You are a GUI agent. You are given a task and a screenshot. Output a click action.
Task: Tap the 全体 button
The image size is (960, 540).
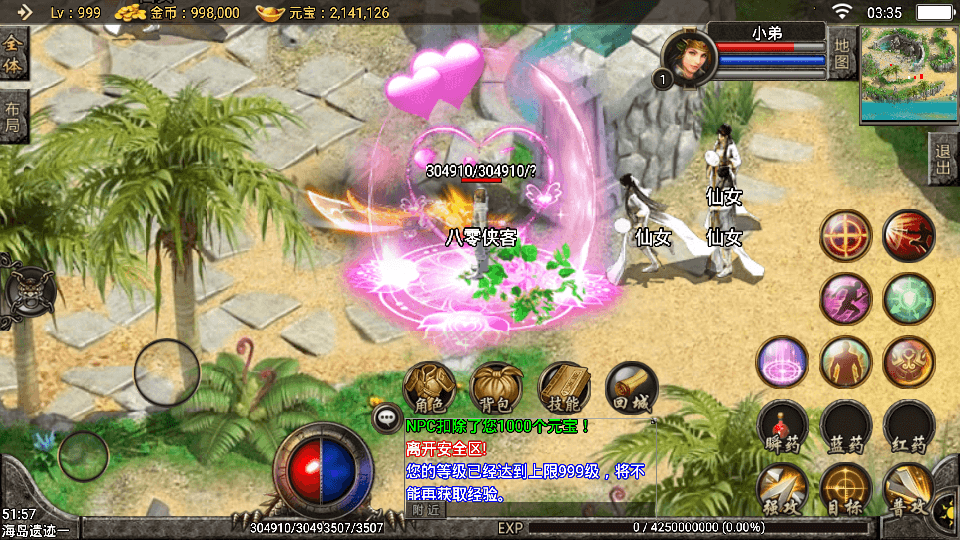pyautogui.click(x=14, y=54)
